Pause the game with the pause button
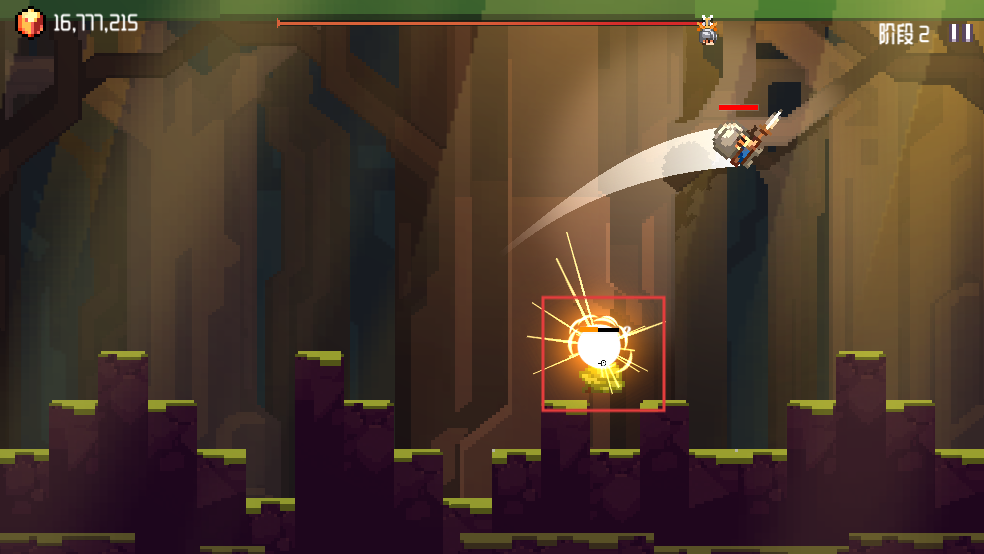 coord(961,33)
